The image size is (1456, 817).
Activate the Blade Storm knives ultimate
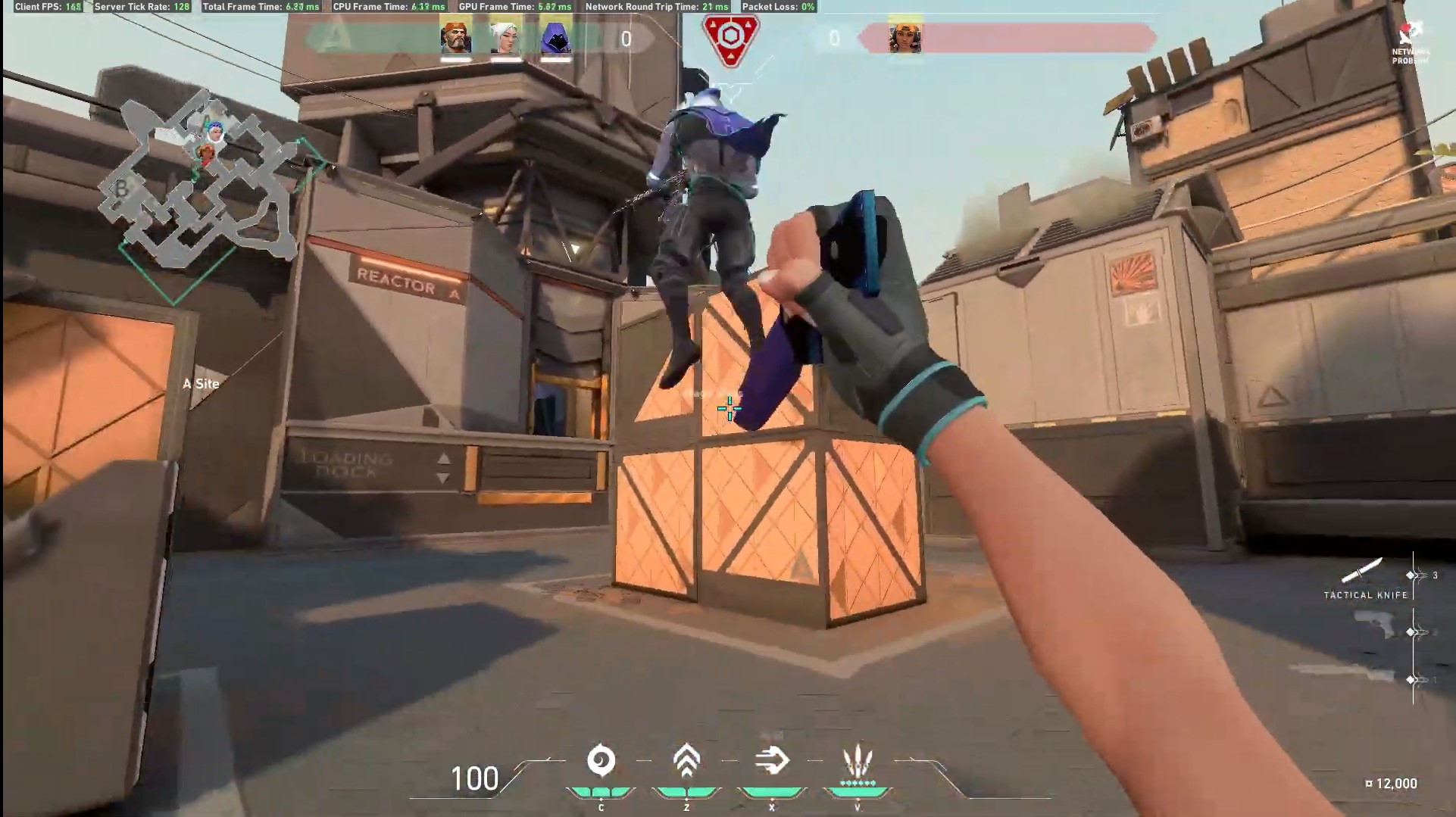point(858,762)
